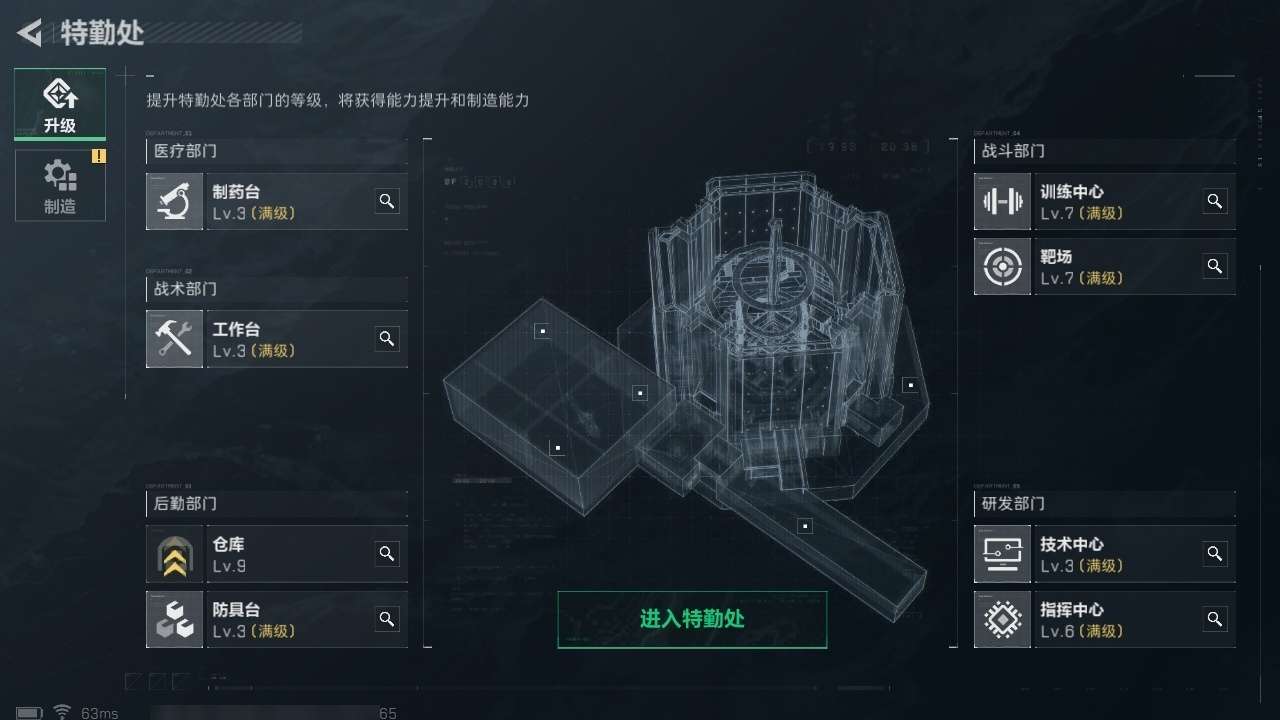
Task: Click the magnifier beside 指挥中心
Action: (x=1215, y=618)
